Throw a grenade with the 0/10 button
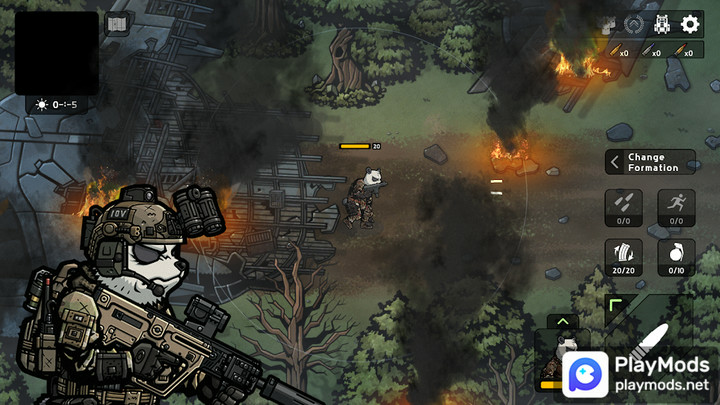Viewport: 720px width, 405px height. [676, 257]
